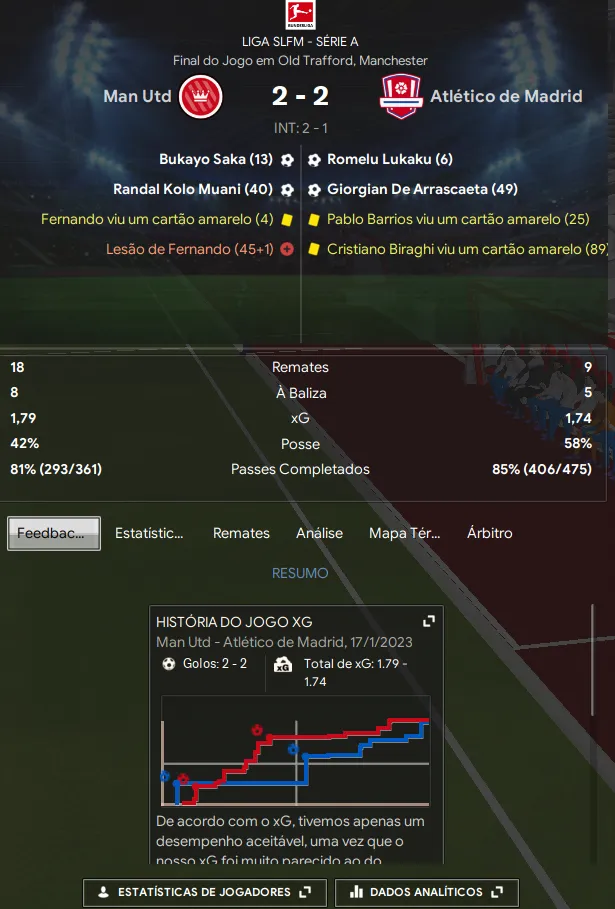Click the xG match story graph
Image resolution: width=615 pixels, height=909 pixels.
tap(296, 751)
